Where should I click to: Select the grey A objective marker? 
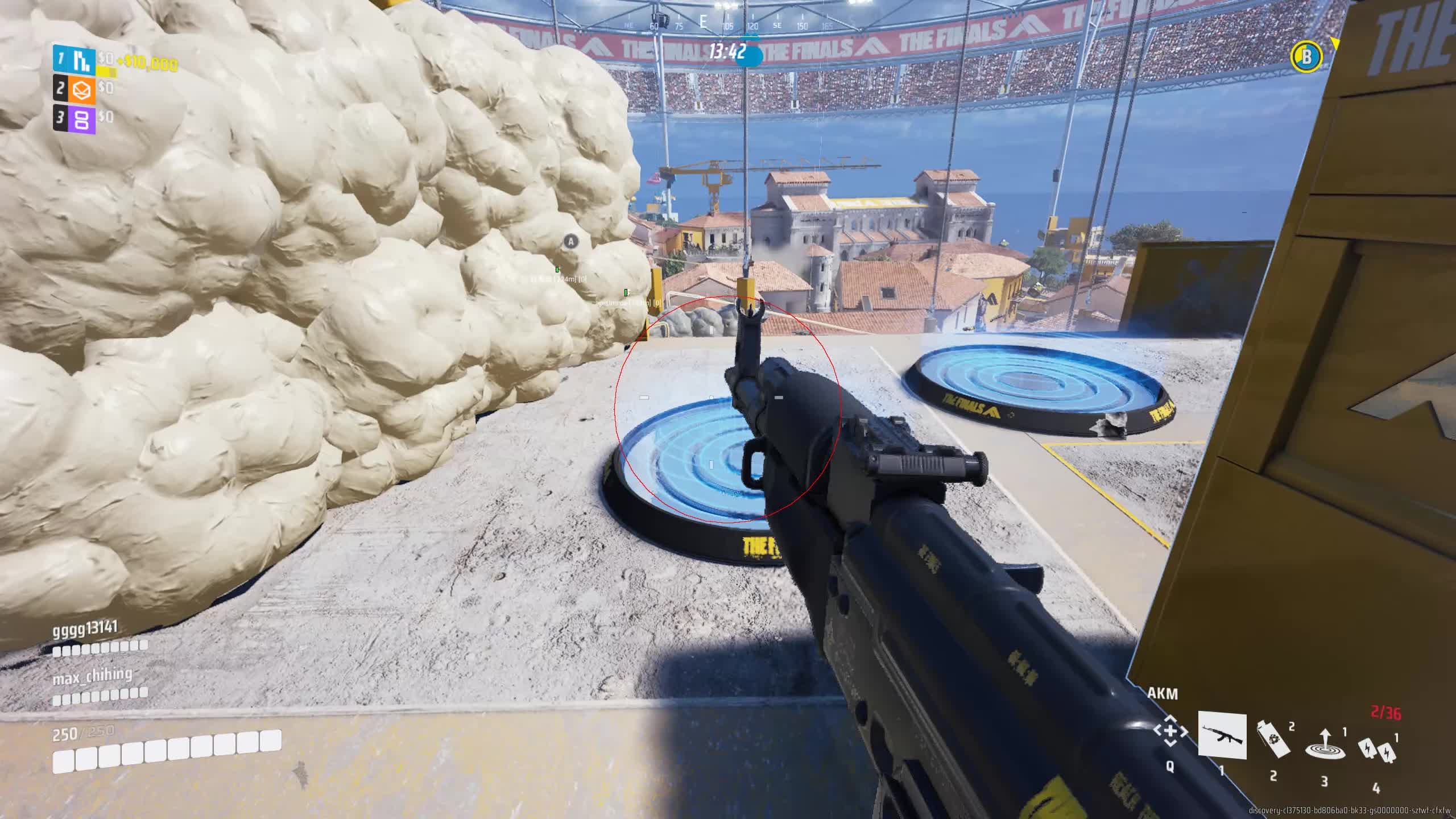click(570, 242)
